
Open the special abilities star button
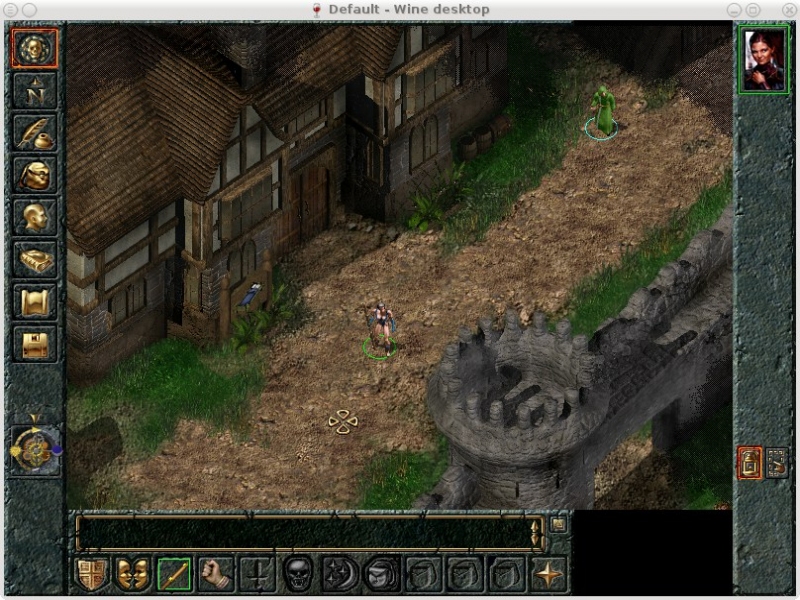point(549,574)
